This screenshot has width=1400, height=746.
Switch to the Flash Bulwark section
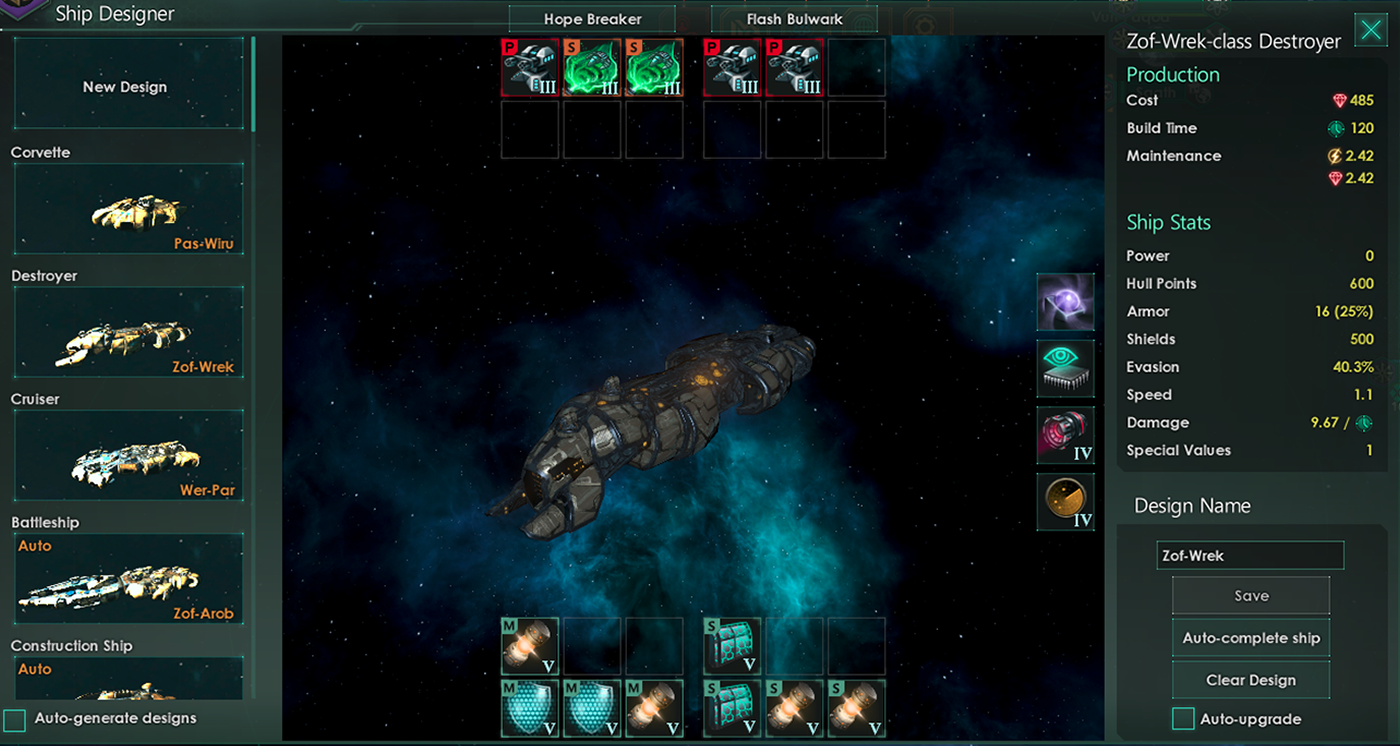tap(794, 19)
